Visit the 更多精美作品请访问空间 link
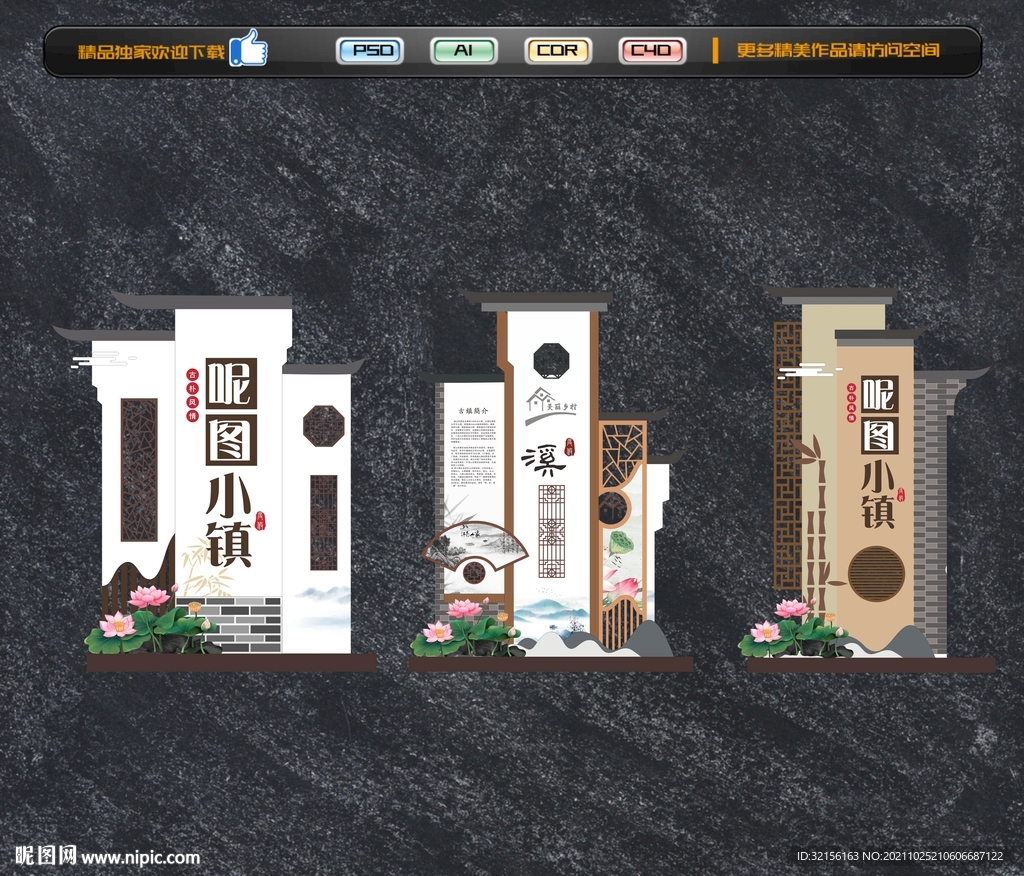This screenshot has width=1024, height=876. [x=838, y=51]
